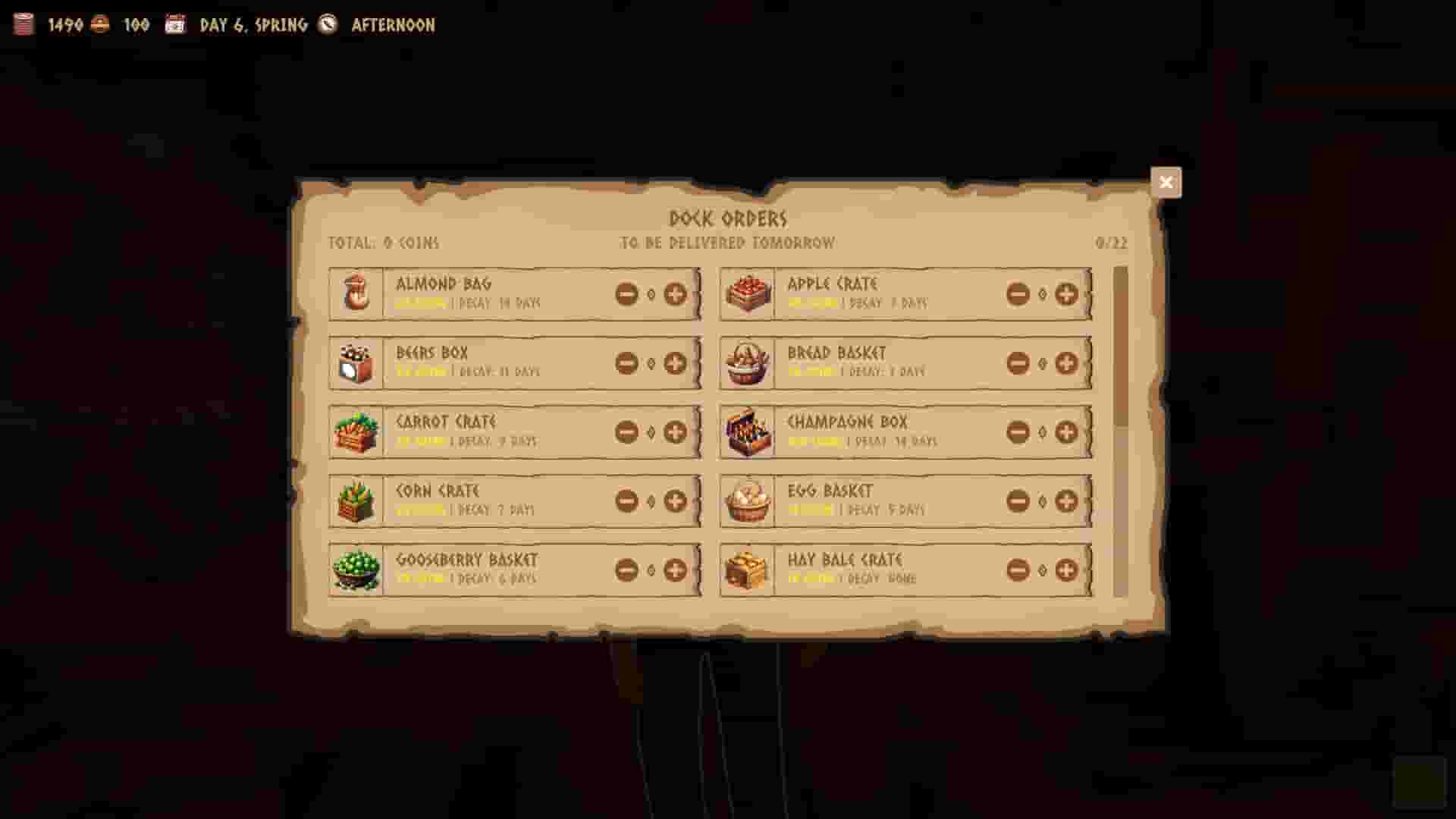Click the Apple Crate item icon
1456x819 pixels.
pos(748,294)
